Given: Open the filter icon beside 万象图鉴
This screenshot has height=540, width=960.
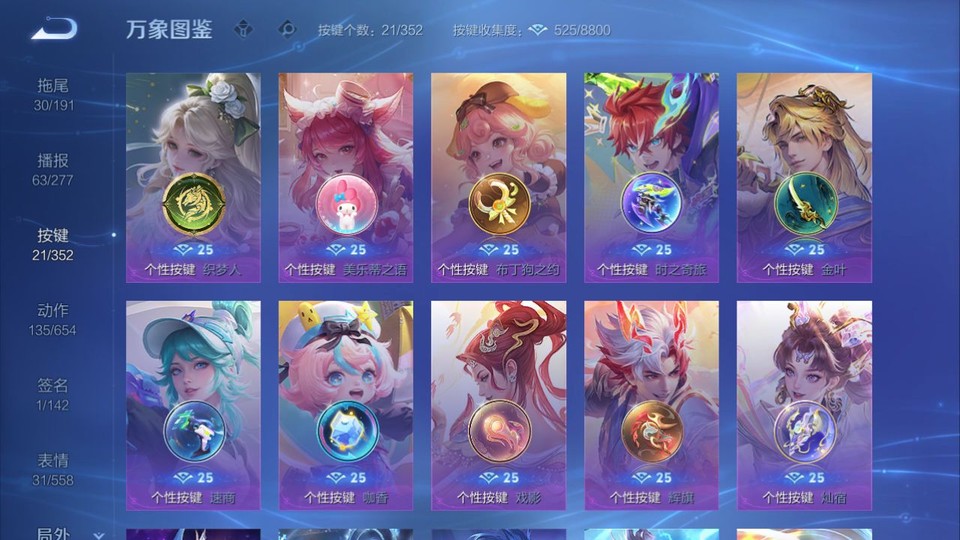Looking at the screenshot, I should pos(243,29).
